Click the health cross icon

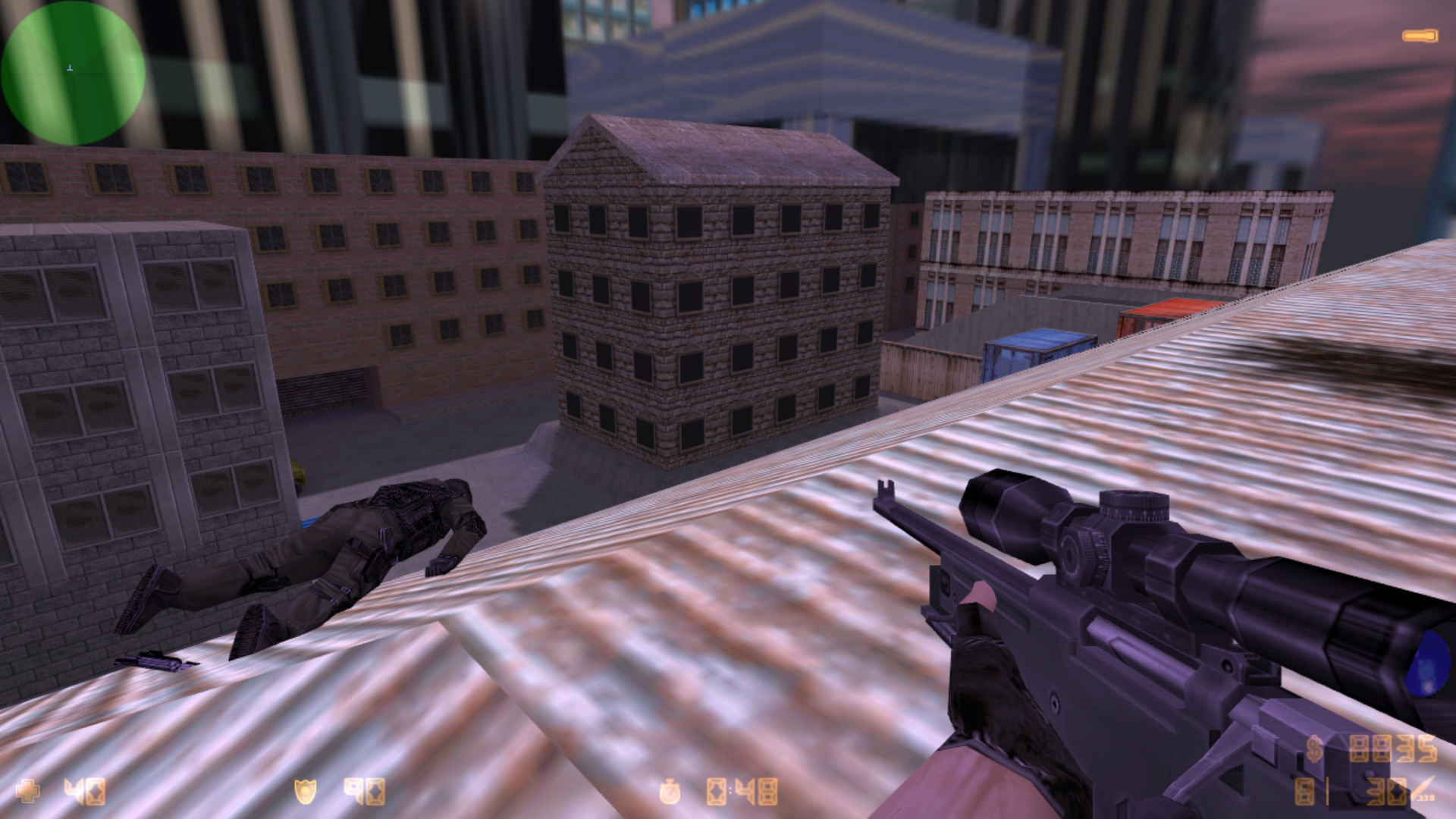click(27, 791)
